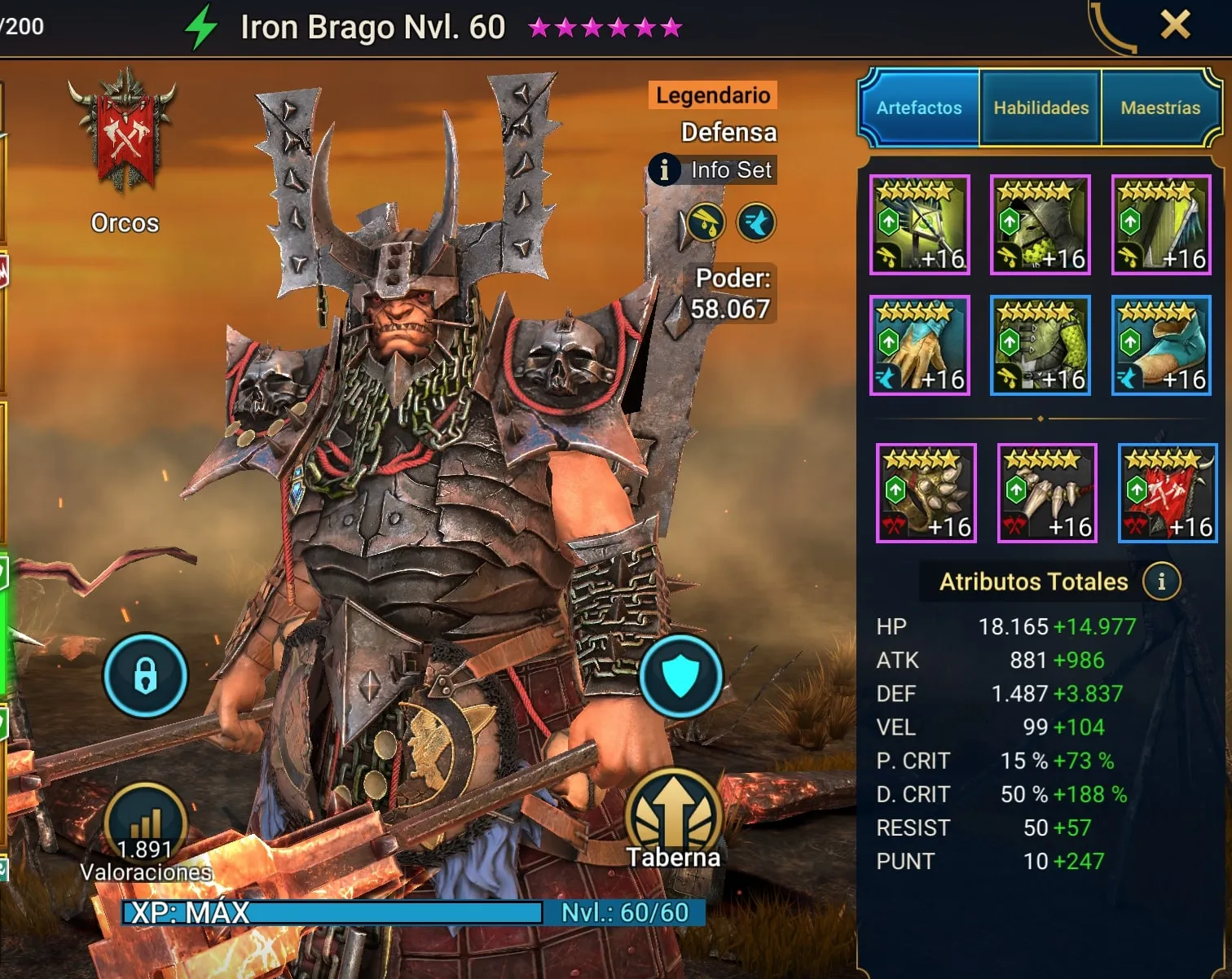
Task: Select the equipped weapon artifact slot
Action: 920,225
